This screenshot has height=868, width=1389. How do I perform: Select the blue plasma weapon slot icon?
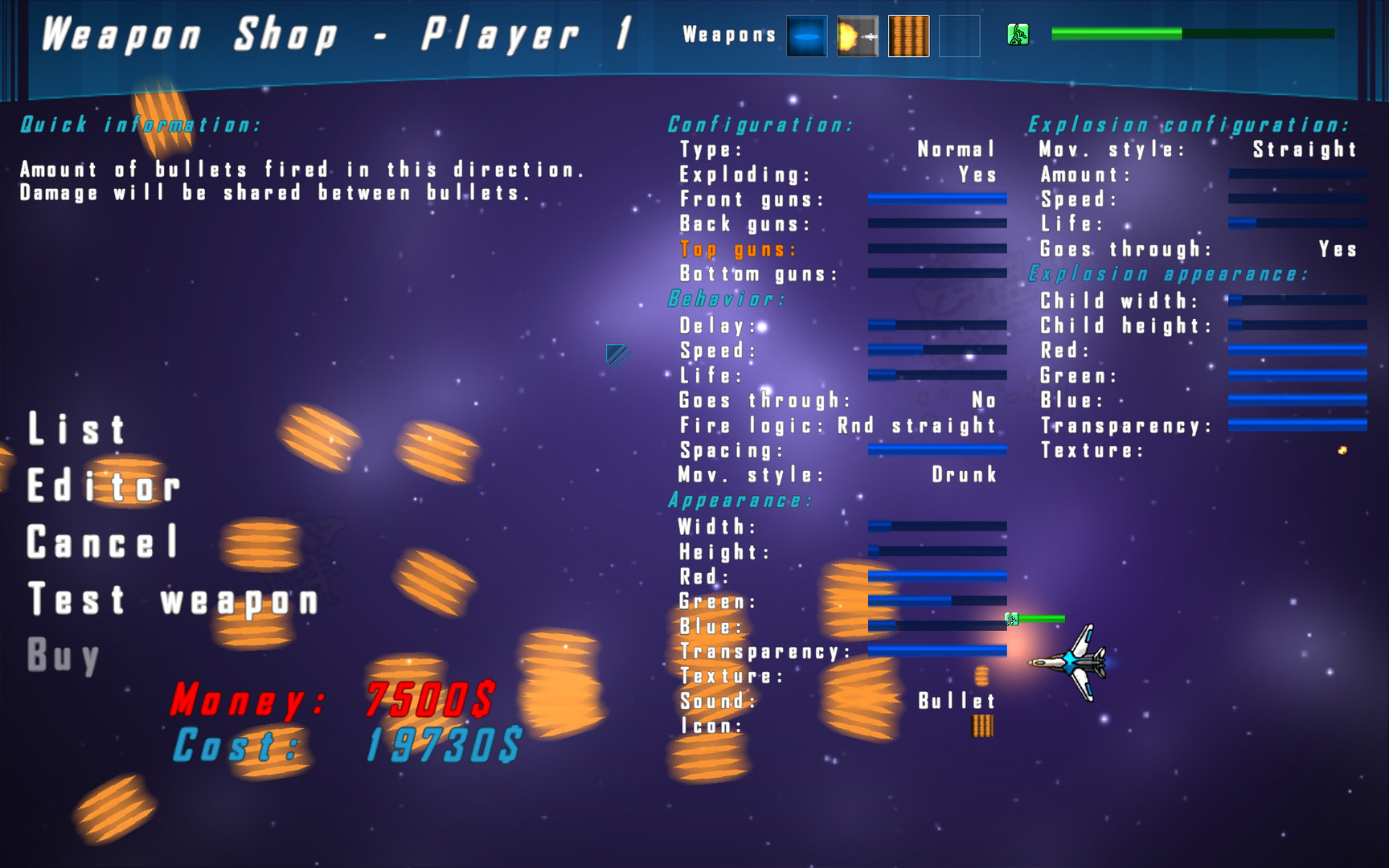click(x=805, y=36)
